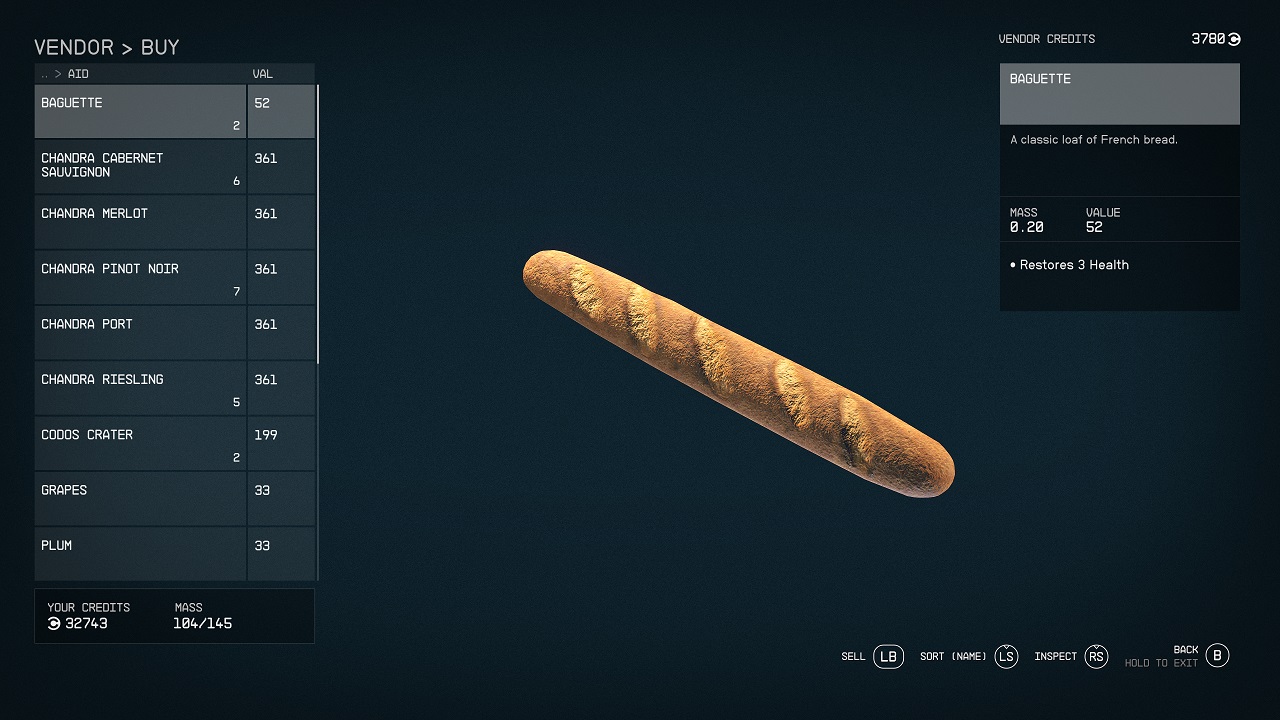Choose the Chandra Riesling row

pos(140,388)
